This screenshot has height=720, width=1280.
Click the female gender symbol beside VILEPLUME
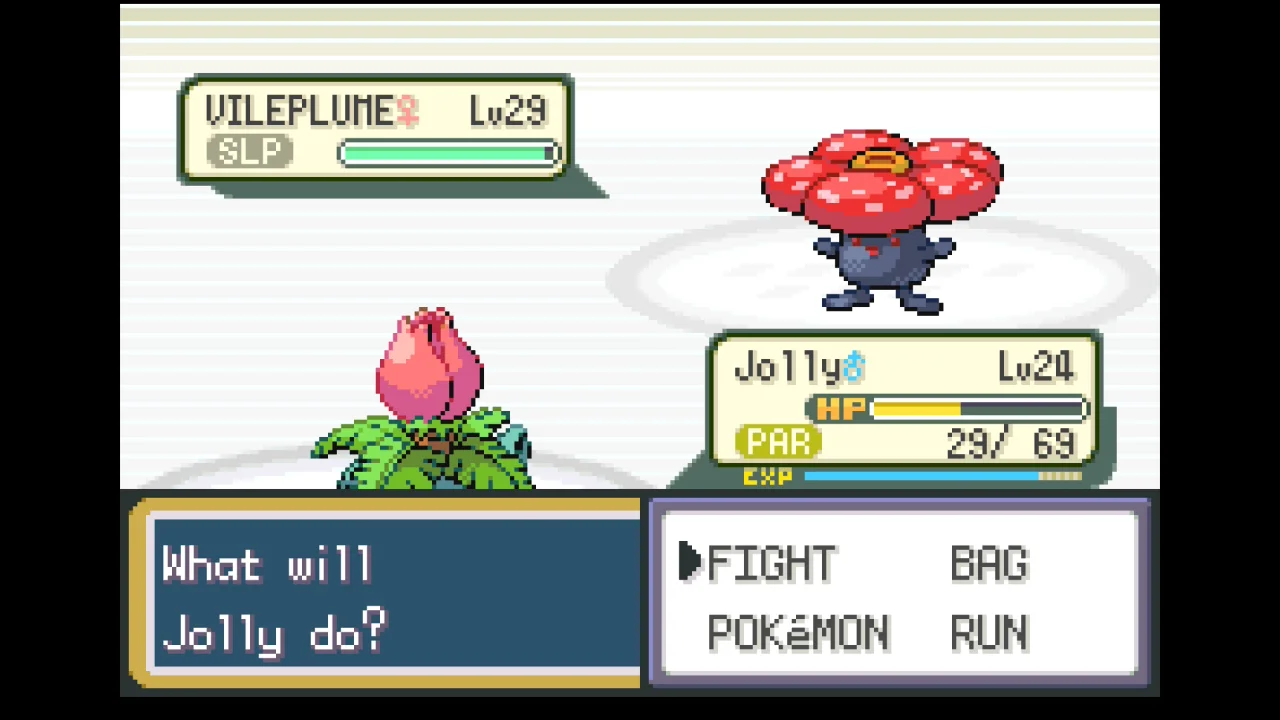click(409, 110)
